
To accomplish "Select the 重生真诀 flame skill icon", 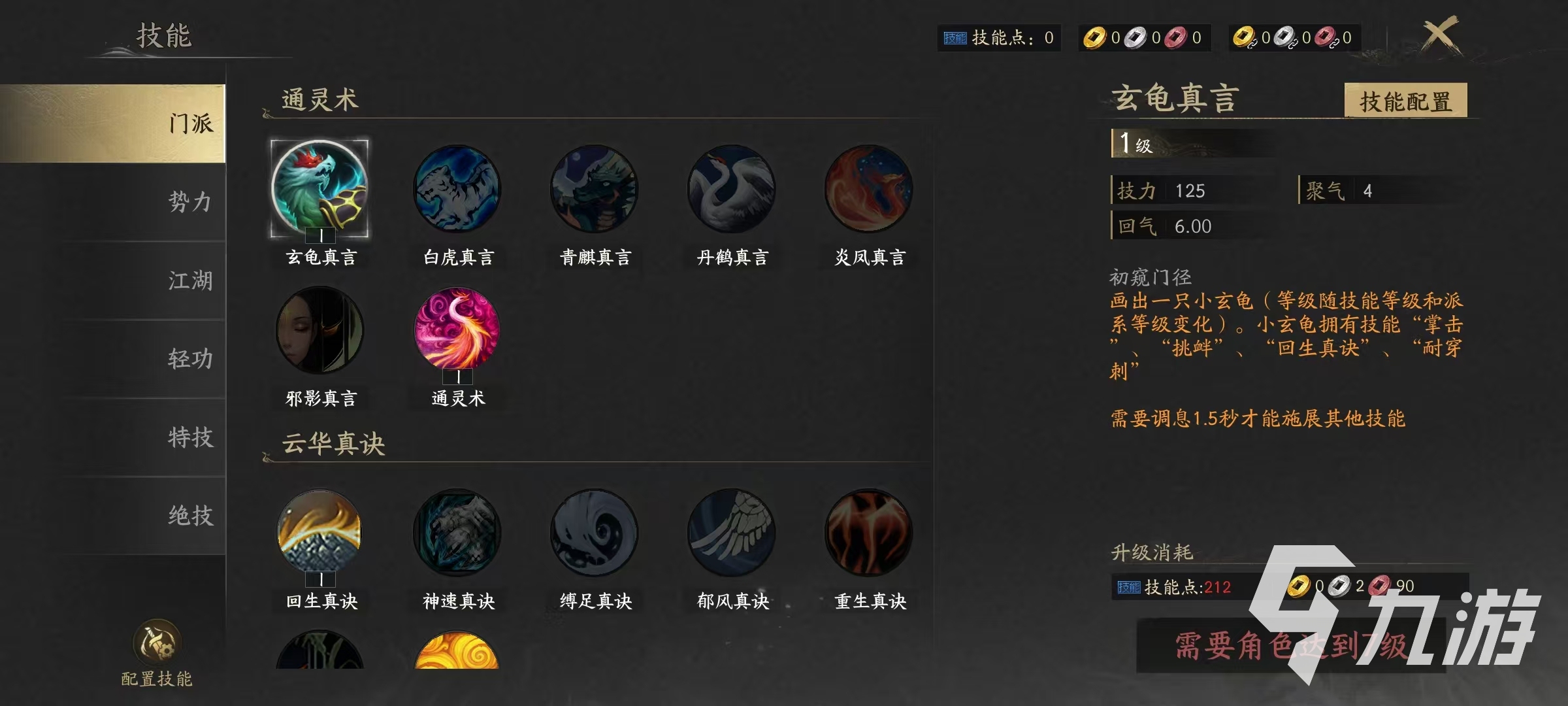I will click(x=868, y=533).
